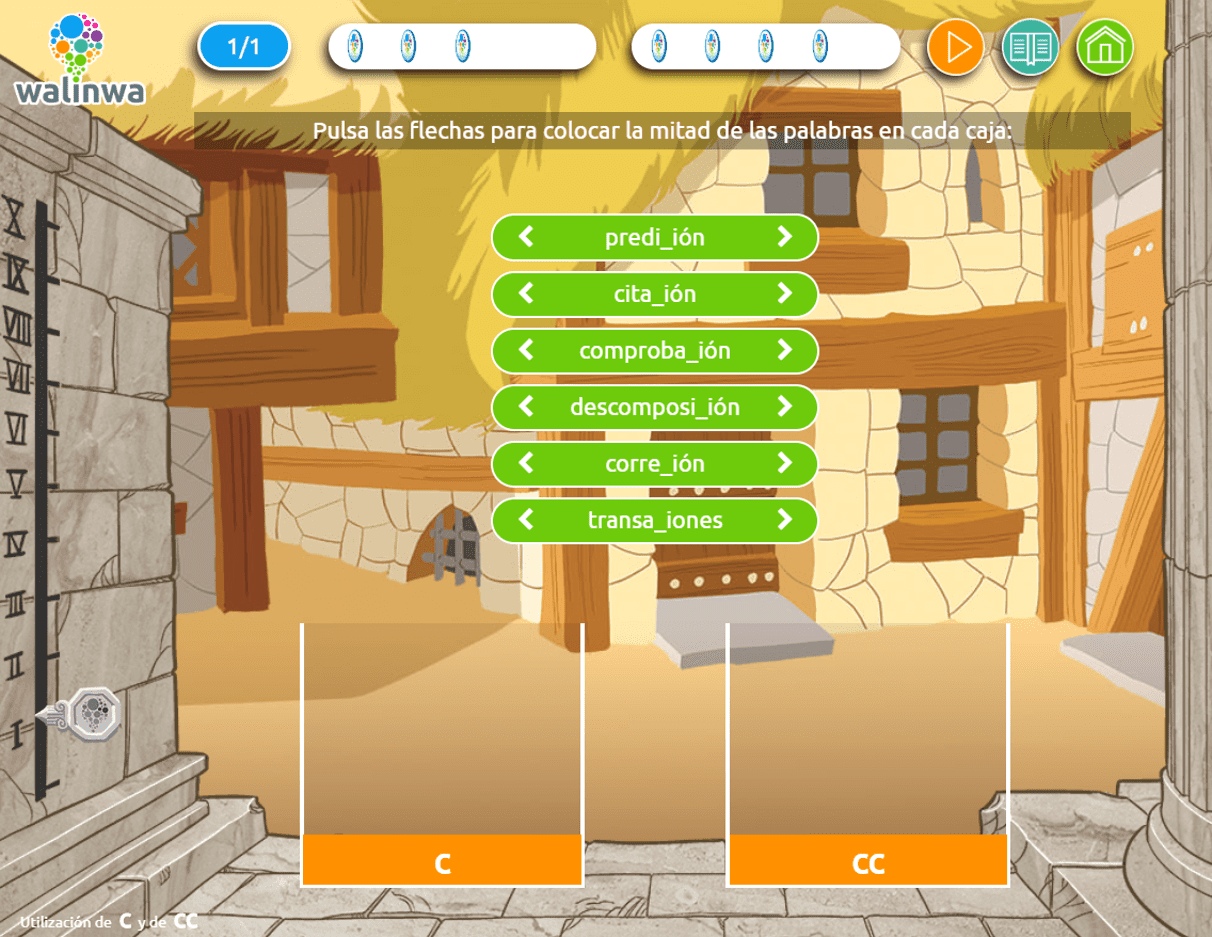This screenshot has width=1212, height=937.
Task: Move cita_ión left into the C box
Action: tap(526, 294)
